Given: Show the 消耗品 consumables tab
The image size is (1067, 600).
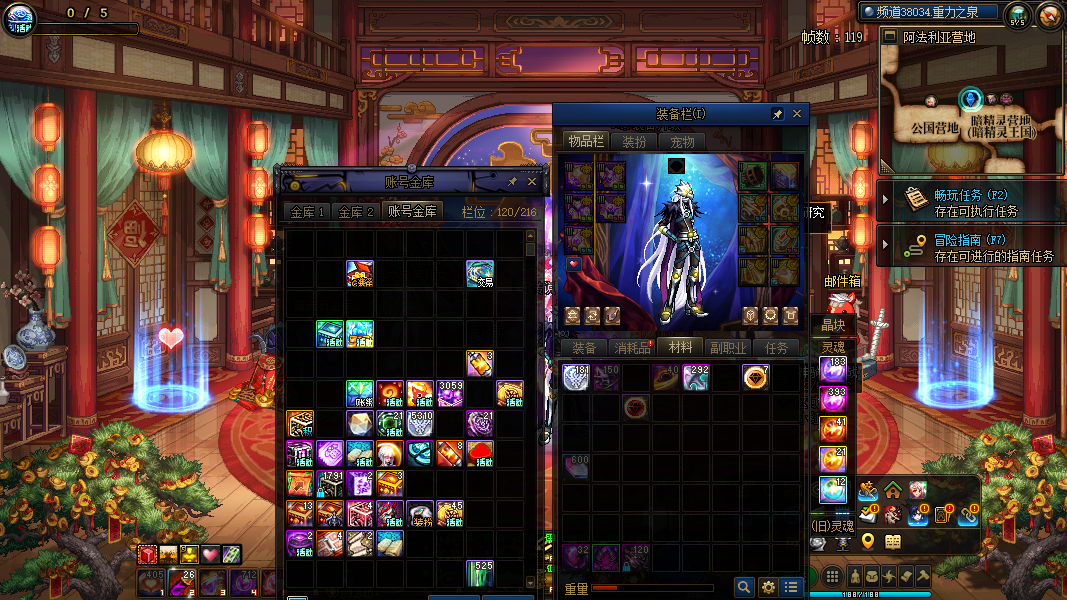Looking at the screenshot, I should (632, 348).
